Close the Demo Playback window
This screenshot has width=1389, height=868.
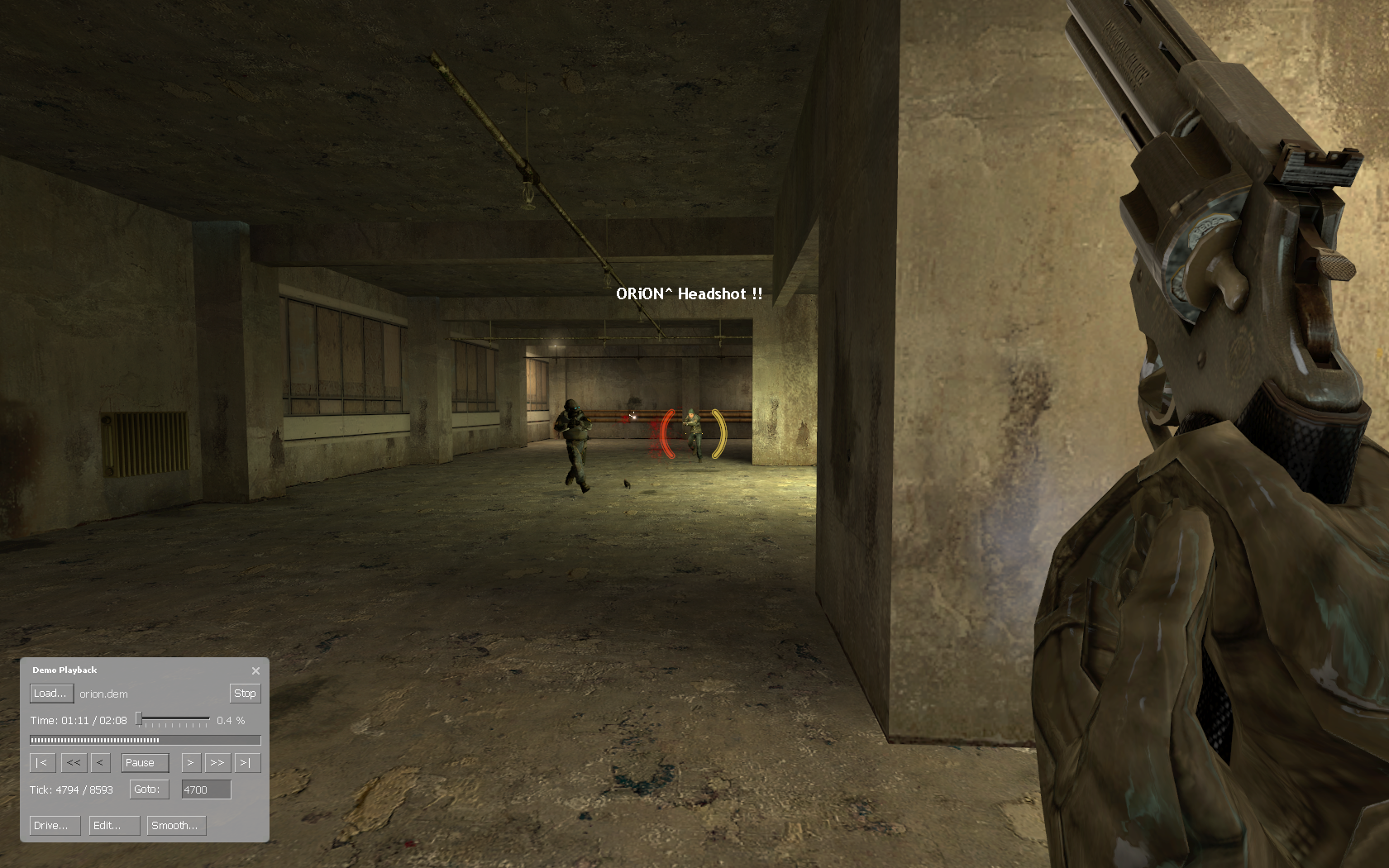pos(255,670)
